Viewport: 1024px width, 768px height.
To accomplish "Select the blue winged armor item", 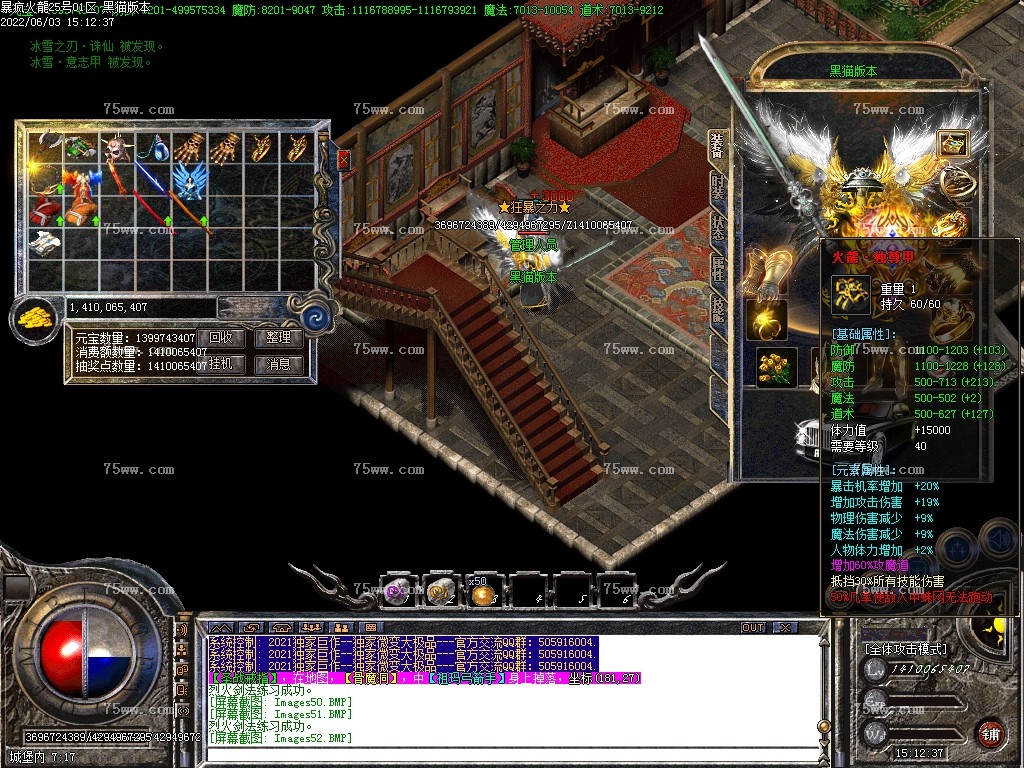I will pyautogui.click(x=186, y=181).
